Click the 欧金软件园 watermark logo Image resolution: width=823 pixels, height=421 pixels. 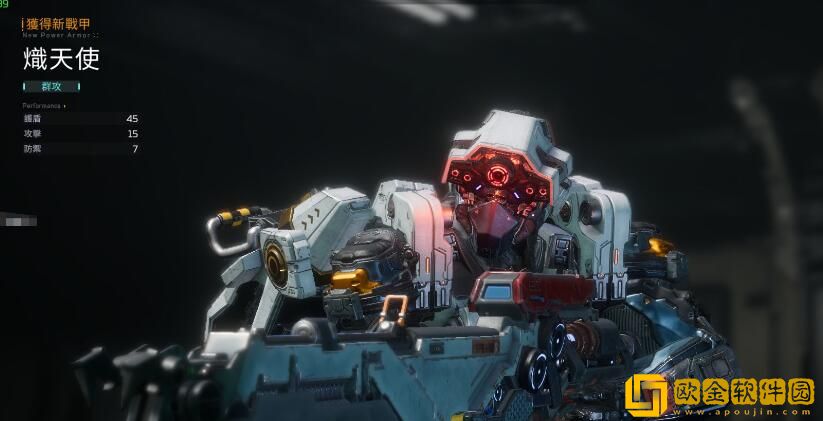pos(720,394)
